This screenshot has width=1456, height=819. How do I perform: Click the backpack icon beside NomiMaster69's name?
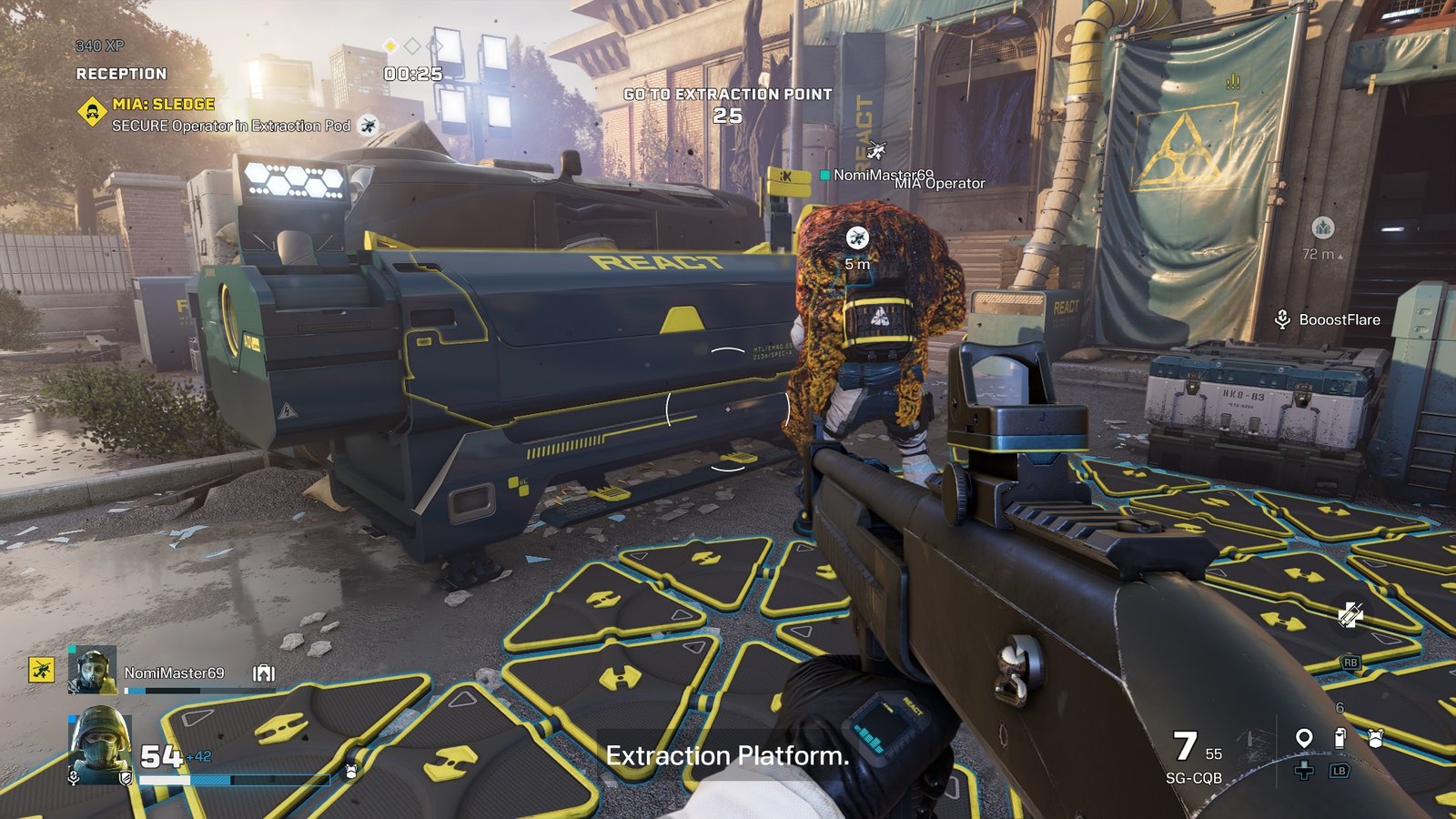tap(264, 673)
